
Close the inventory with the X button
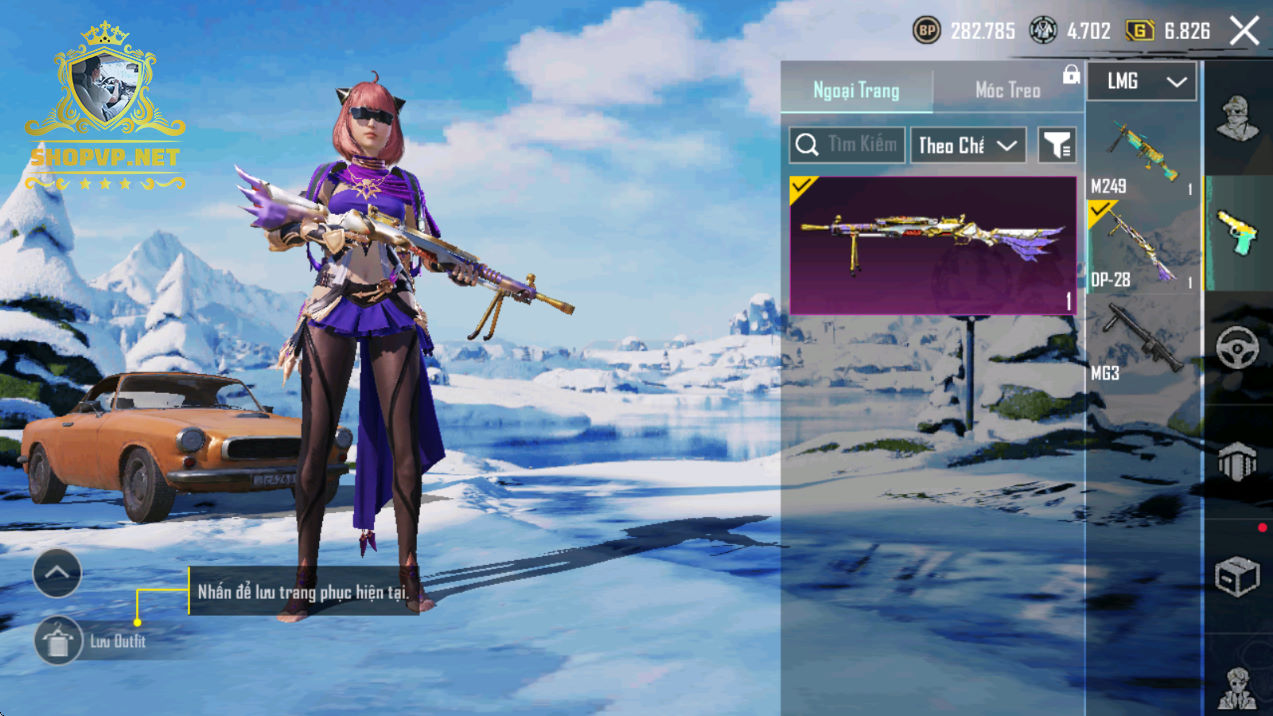1244,31
